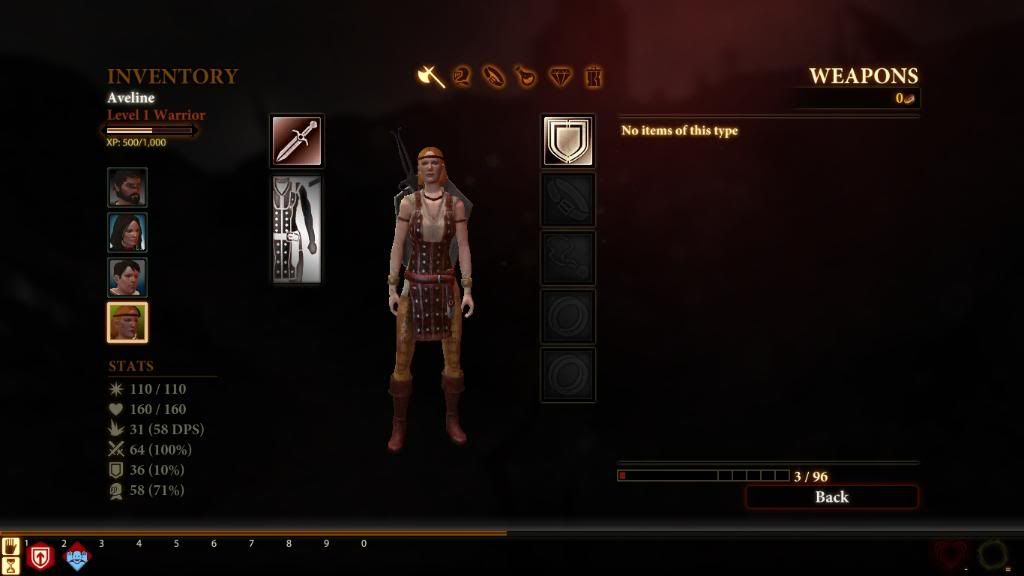Image resolution: width=1024 pixels, height=576 pixels.
Task: Select the equipped dagger weapon slot
Action: (x=297, y=141)
